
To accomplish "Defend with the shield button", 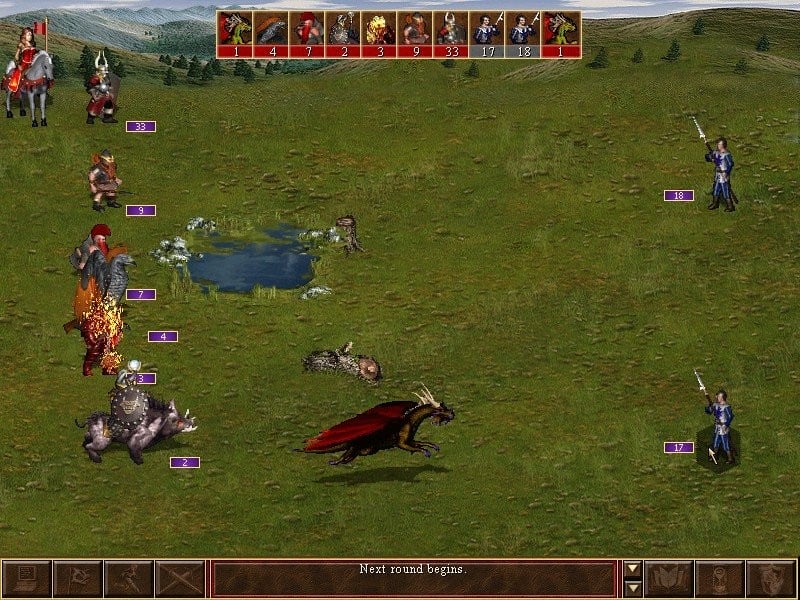I will pyautogui.click(x=771, y=579).
